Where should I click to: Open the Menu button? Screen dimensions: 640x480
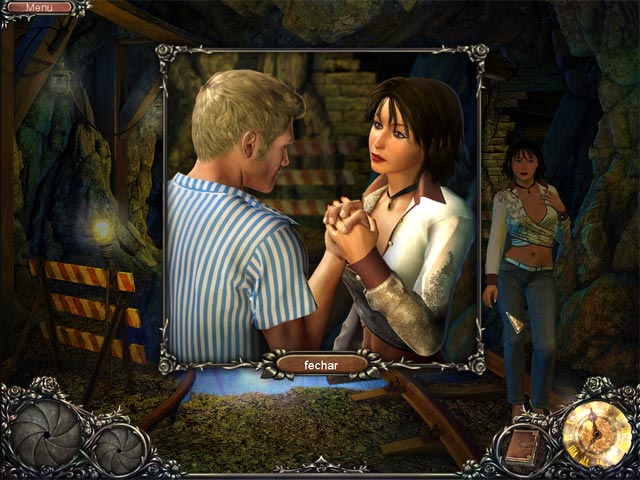pos(40,8)
